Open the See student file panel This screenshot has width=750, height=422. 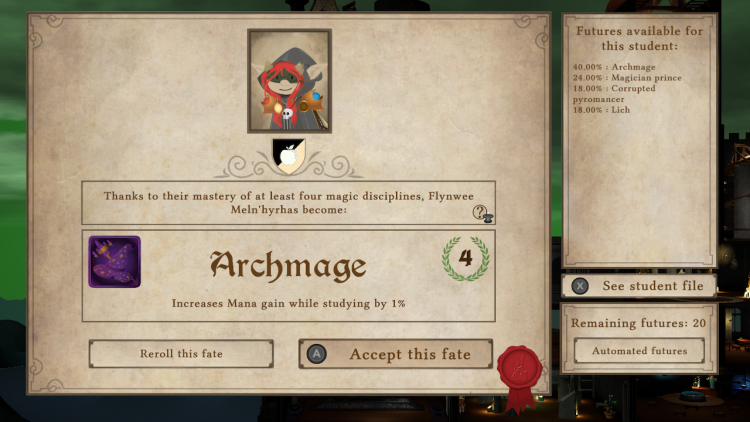pos(639,286)
